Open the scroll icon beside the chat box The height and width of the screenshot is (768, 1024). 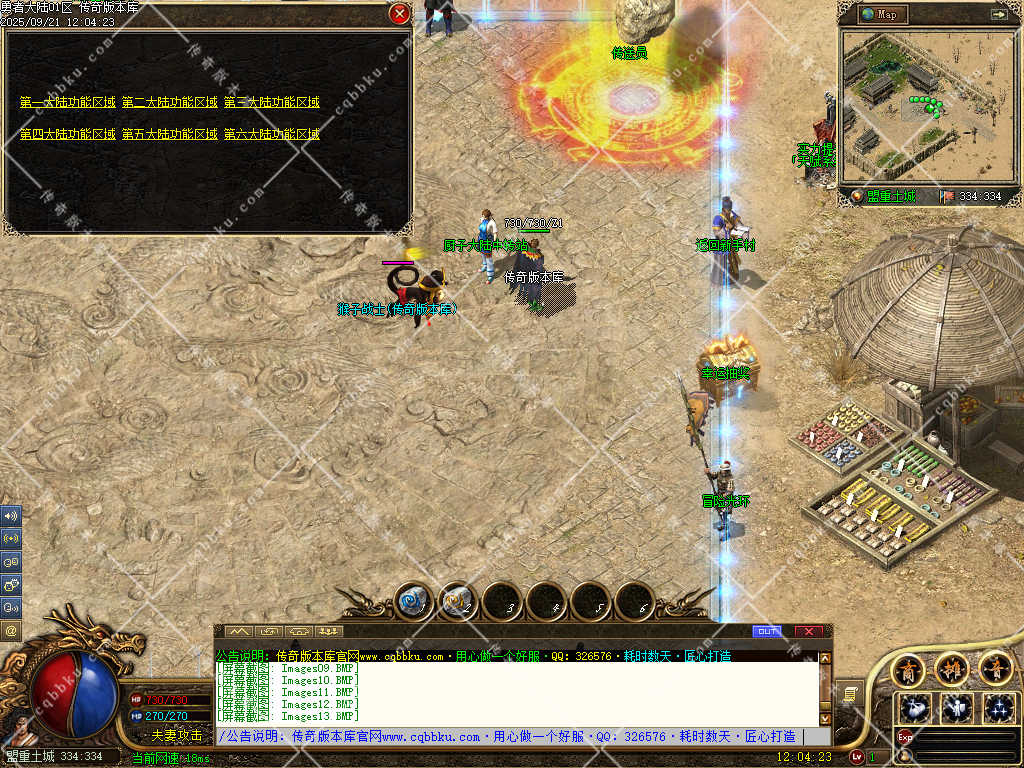(847, 693)
